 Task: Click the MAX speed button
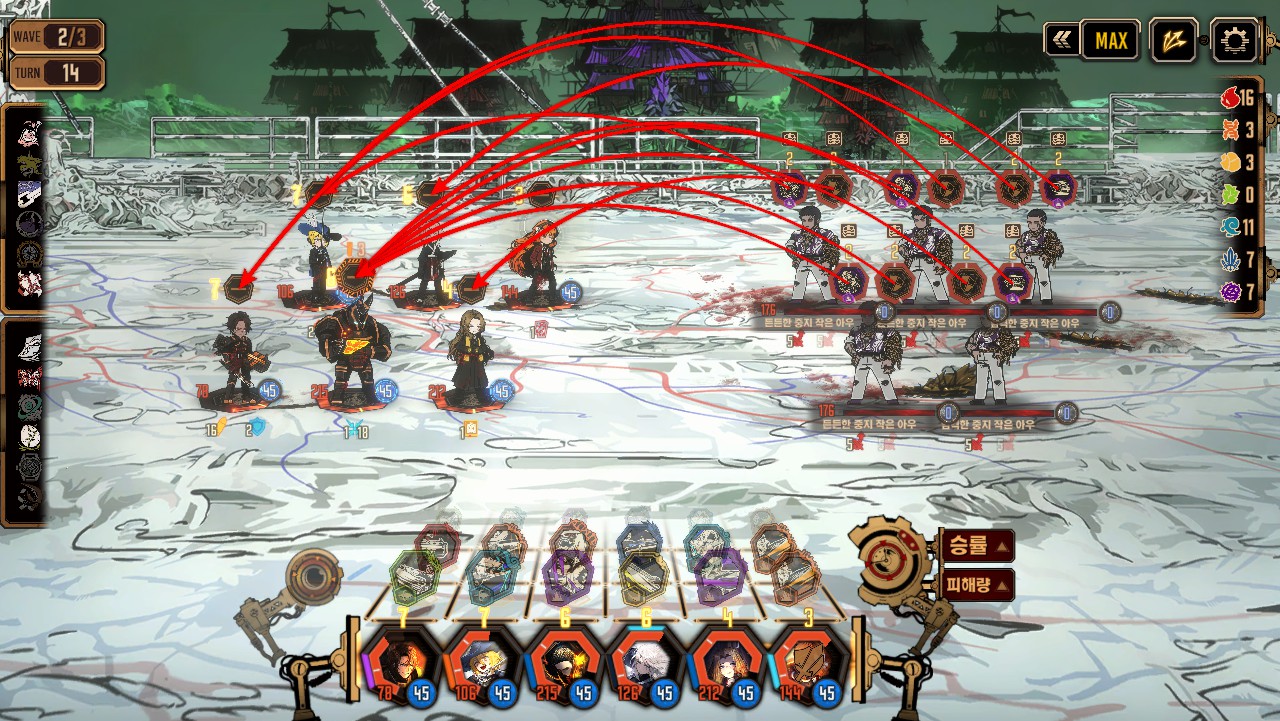coord(1110,41)
